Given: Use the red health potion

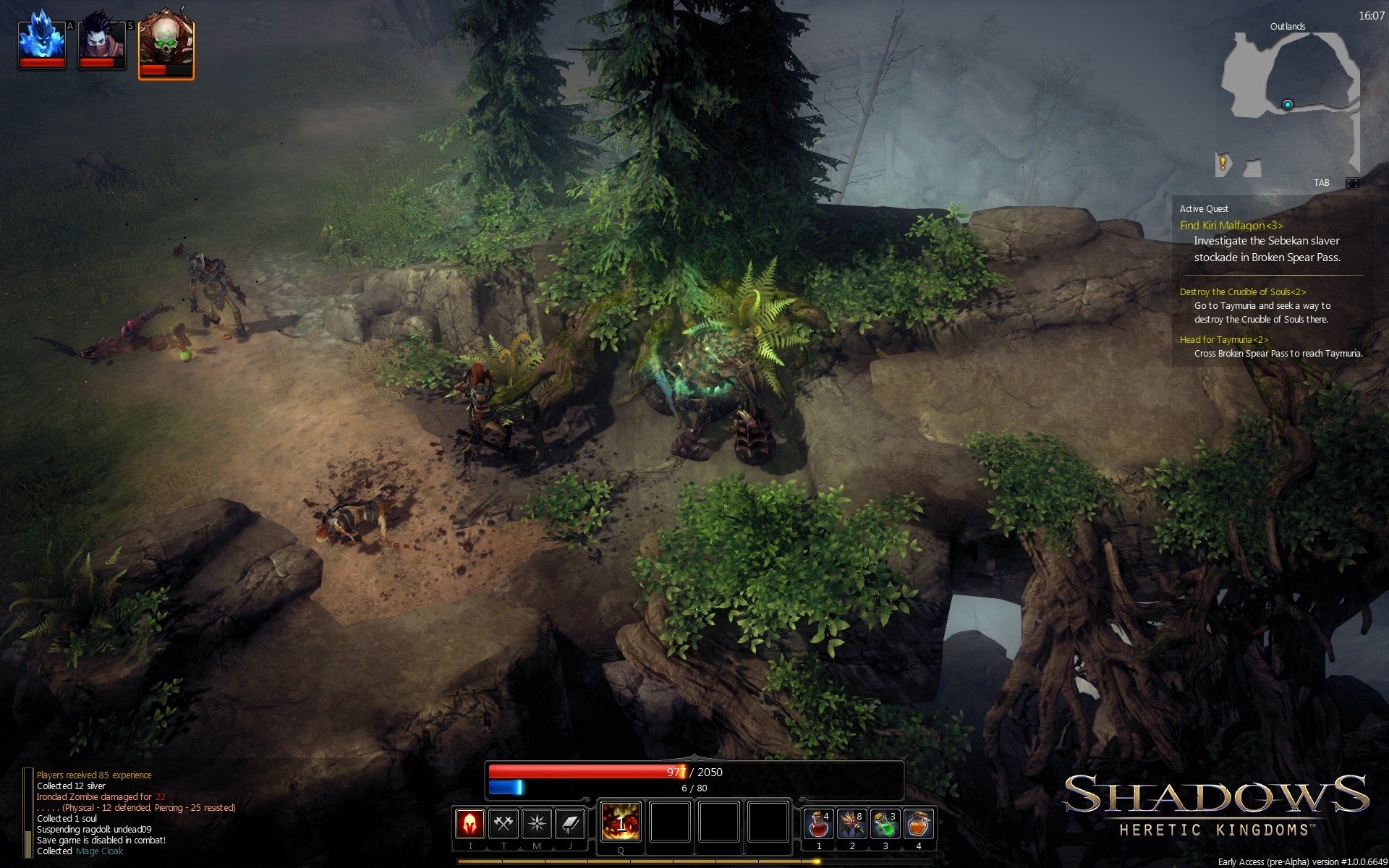Looking at the screenshot, I should (819, 824).
